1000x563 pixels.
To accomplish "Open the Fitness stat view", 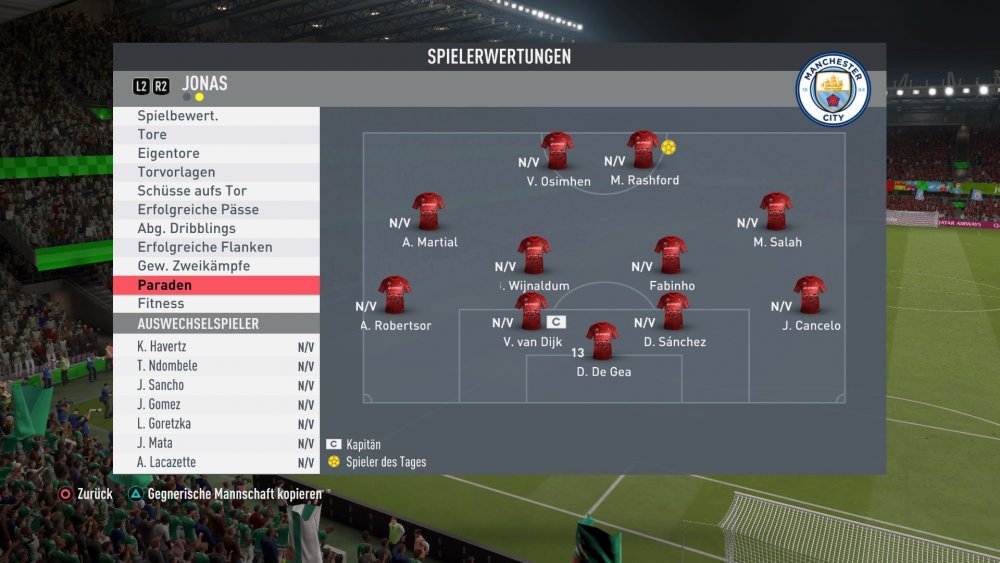I will 216,304.
